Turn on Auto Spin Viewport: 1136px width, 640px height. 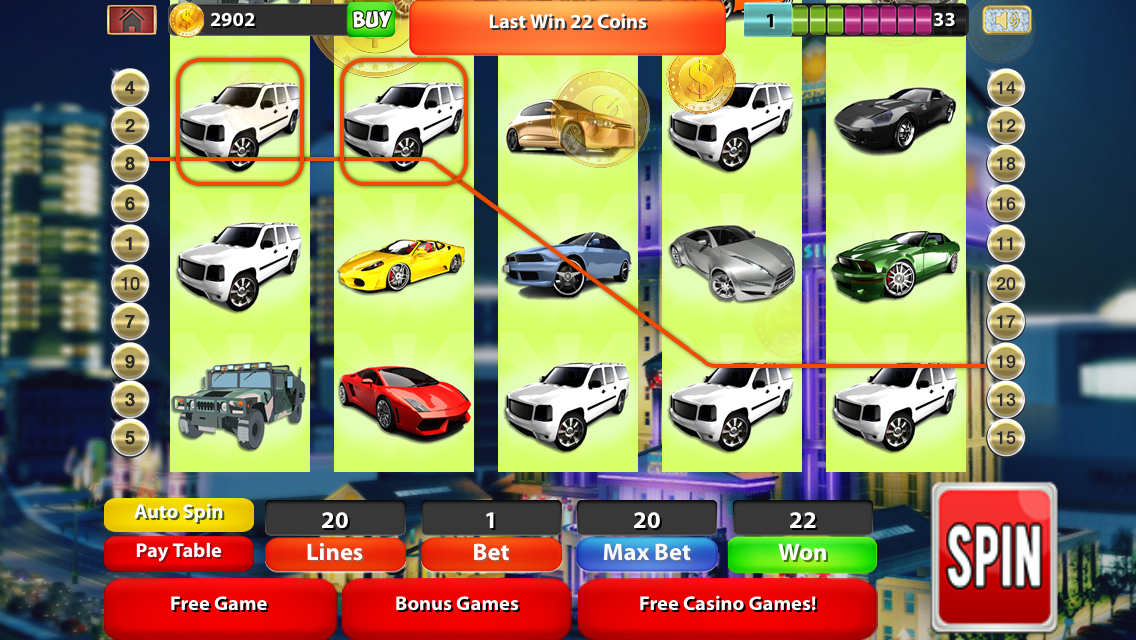[179, 514]
